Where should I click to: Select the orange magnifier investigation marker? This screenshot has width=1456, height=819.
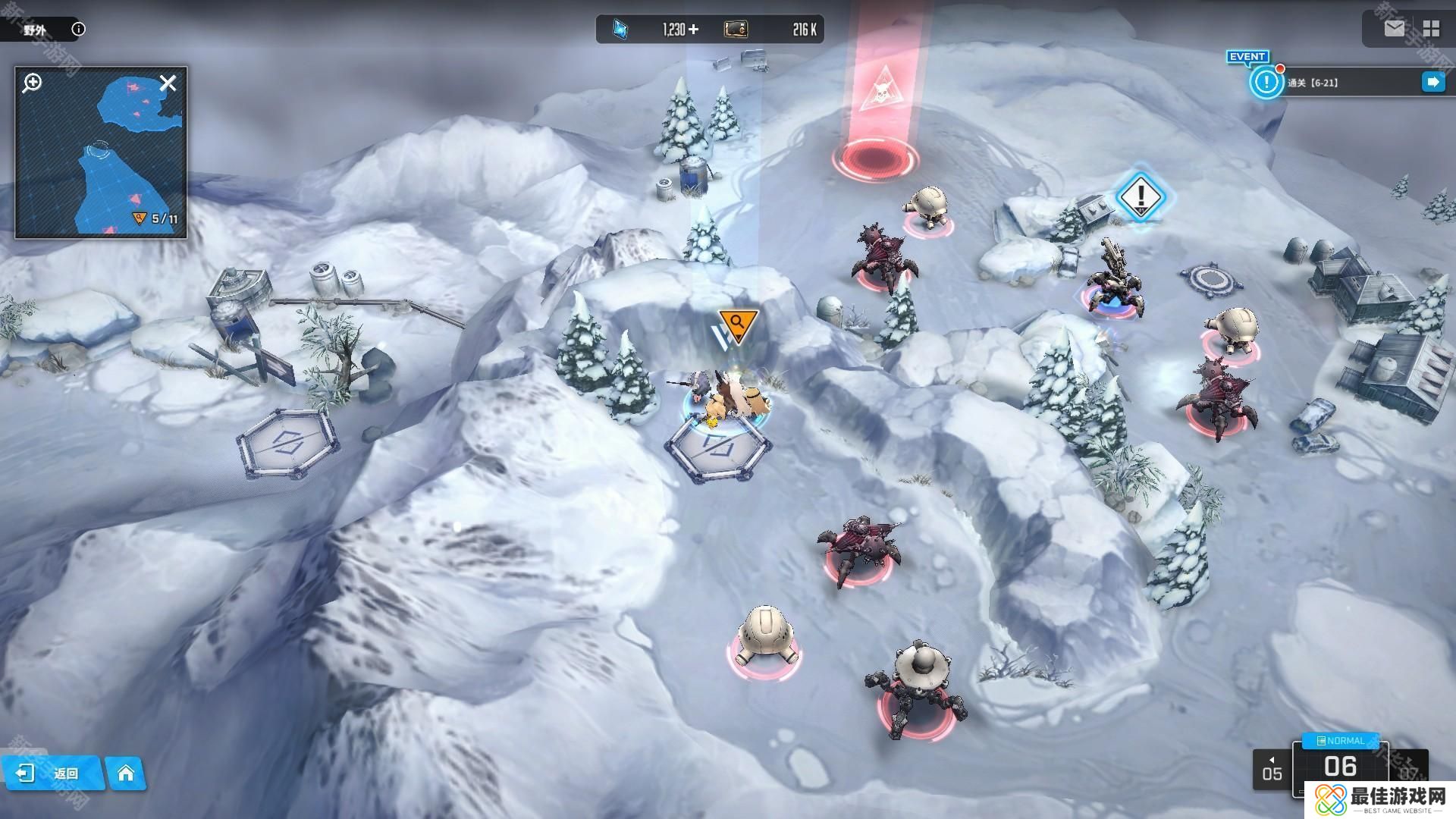point(738,324)
